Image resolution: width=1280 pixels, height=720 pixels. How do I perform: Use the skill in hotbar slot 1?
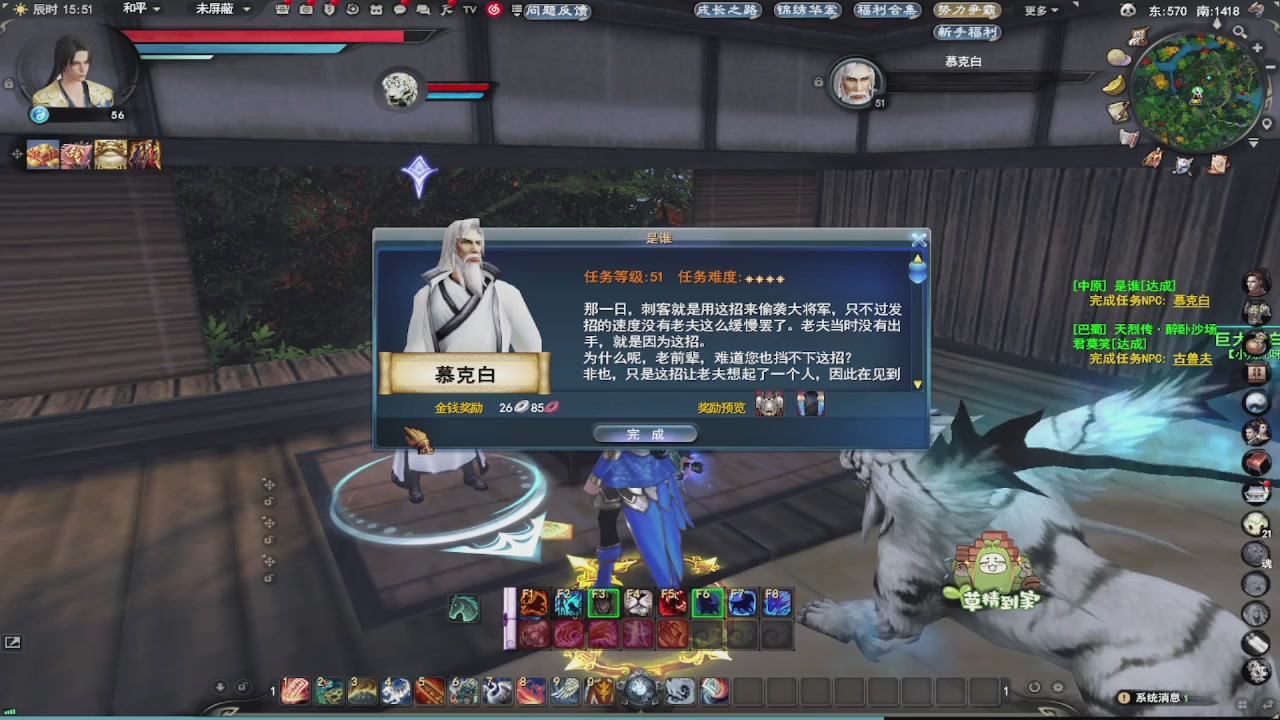point(294,690)
